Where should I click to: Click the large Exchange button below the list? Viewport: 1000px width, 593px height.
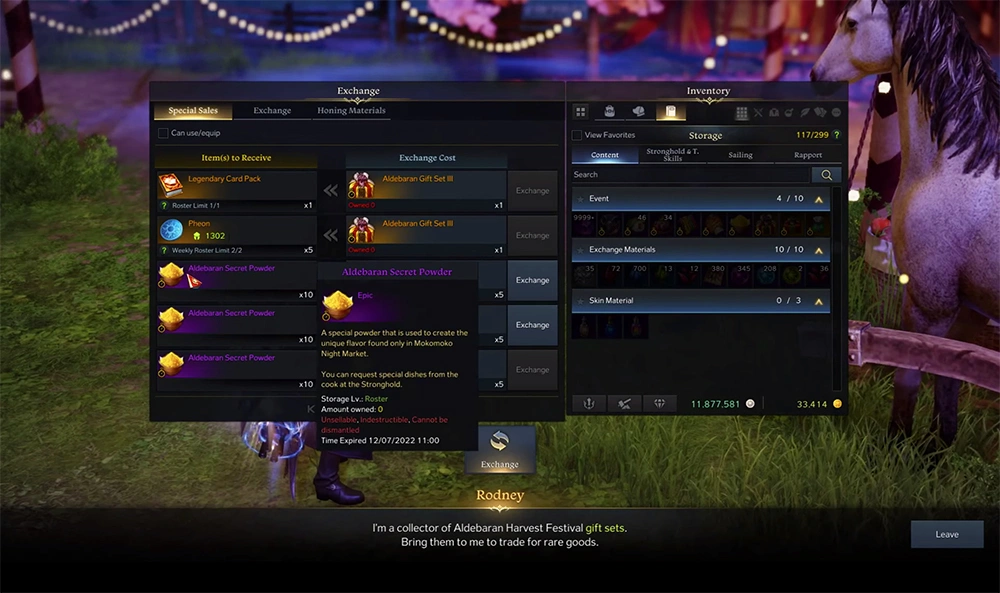(499, 449)
